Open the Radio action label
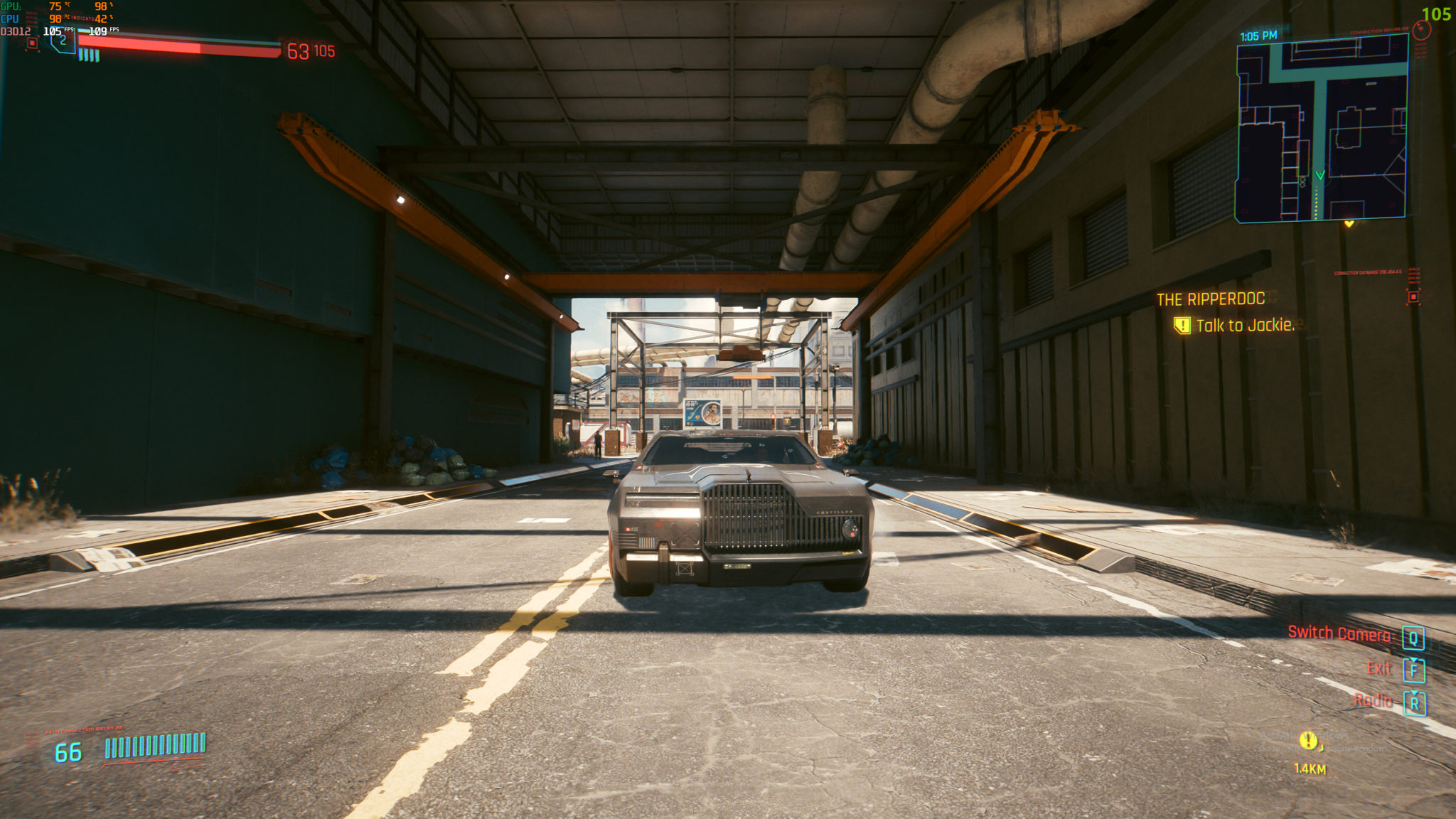The width and height of the screenshot is (1456, 819). coord(1373,701)
